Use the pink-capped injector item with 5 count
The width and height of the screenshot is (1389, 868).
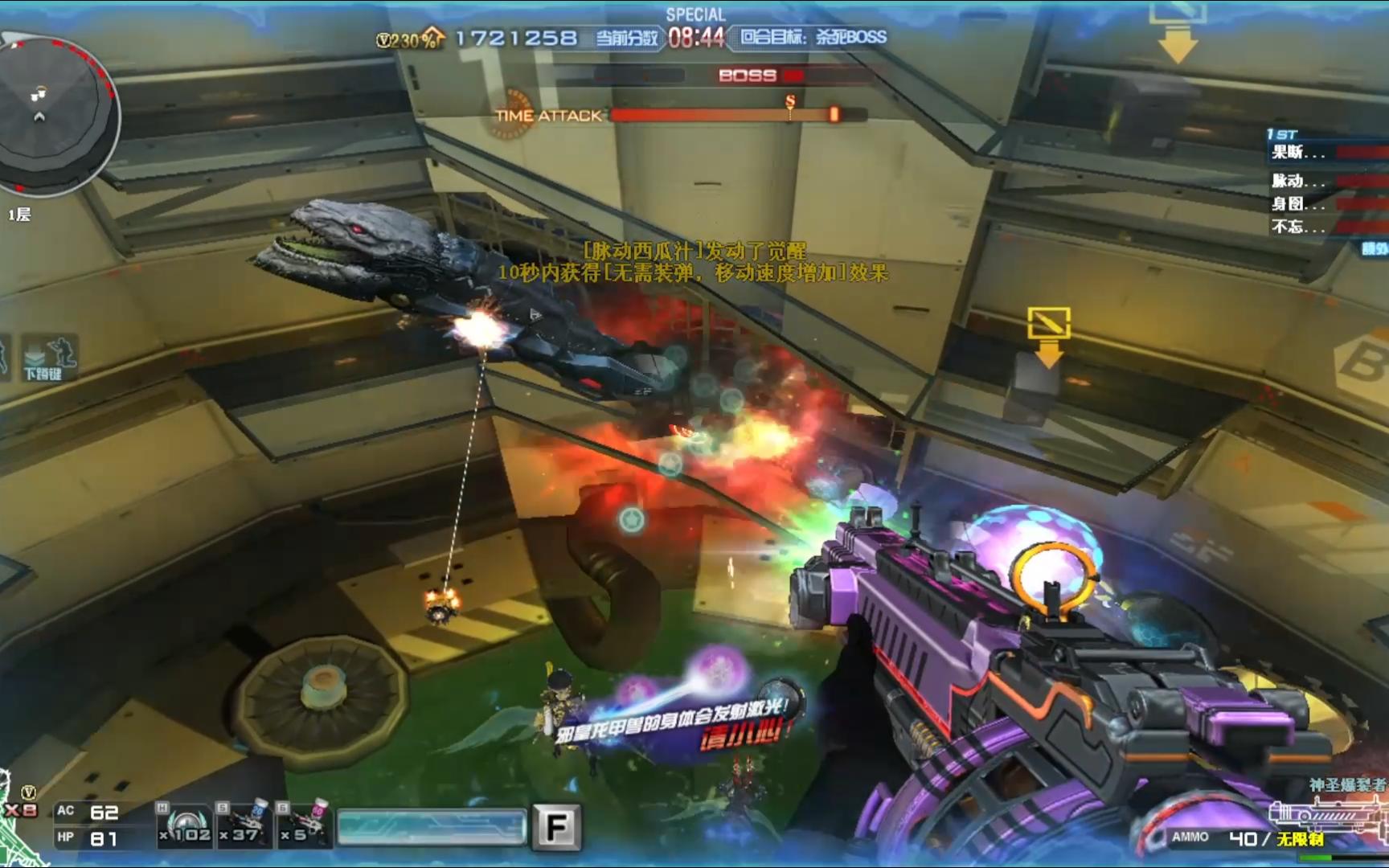(303, 825)
